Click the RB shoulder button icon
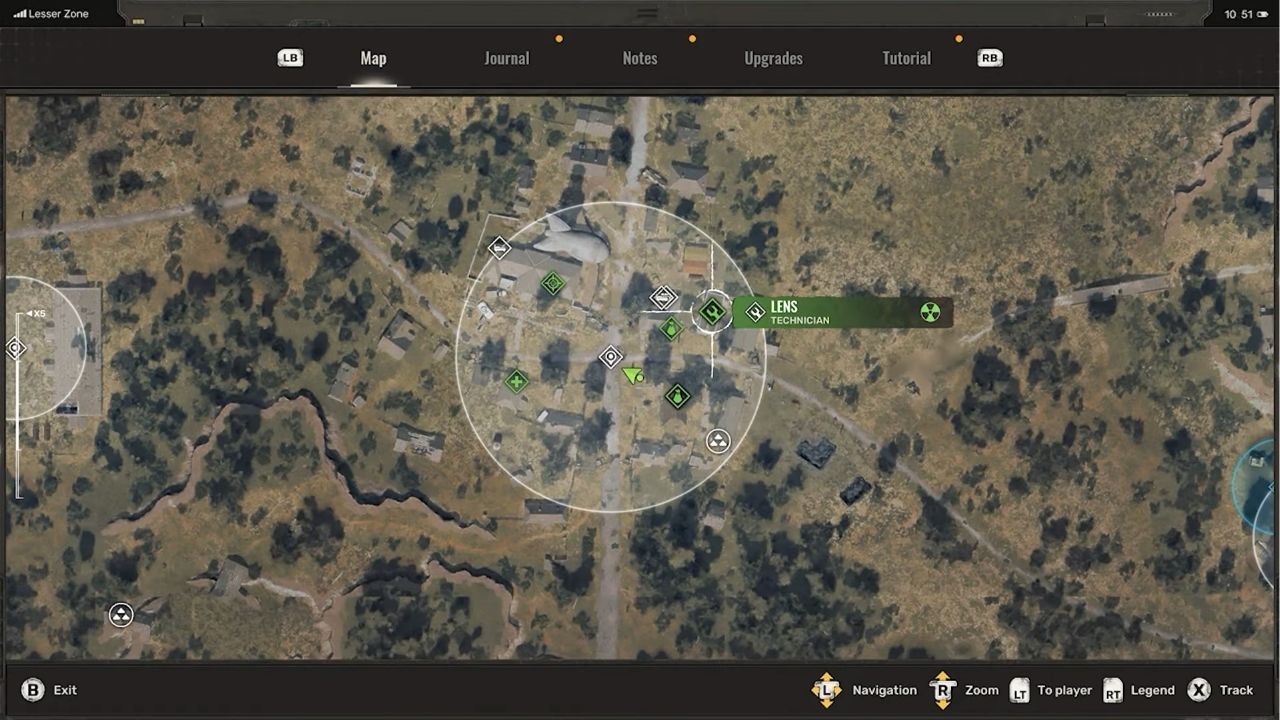The width and height of the screenshot is (1280, 720). pyautogui.click(x=988, y=58)
